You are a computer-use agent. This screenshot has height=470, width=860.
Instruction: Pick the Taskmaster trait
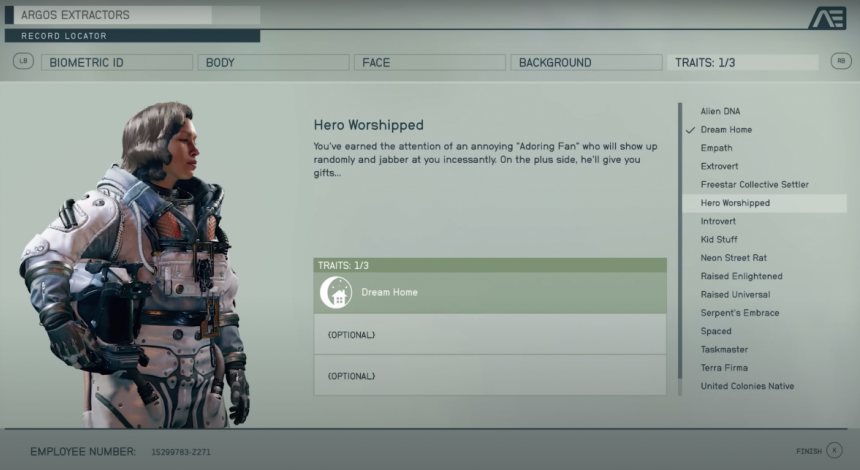(724, 350)
